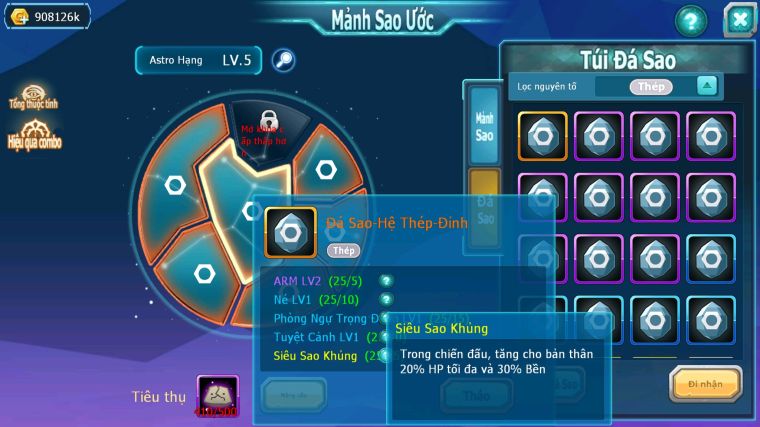Click the Đi nhận button

(x=705, y=382)
